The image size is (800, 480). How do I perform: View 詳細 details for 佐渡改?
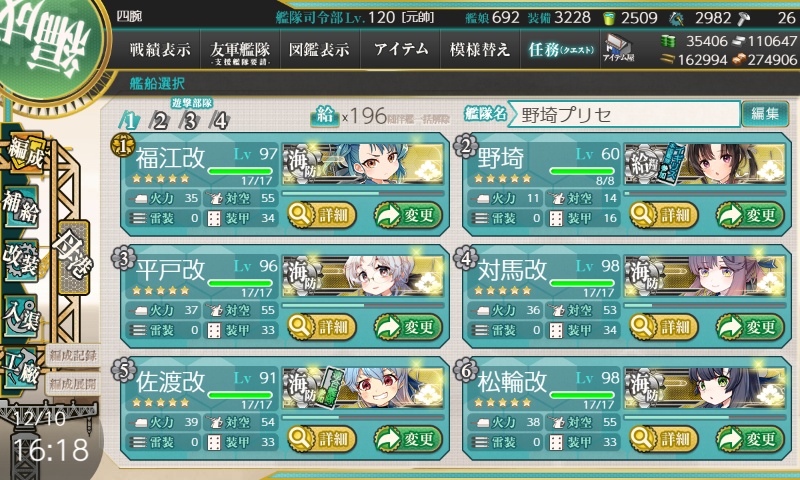coord(323,438)
